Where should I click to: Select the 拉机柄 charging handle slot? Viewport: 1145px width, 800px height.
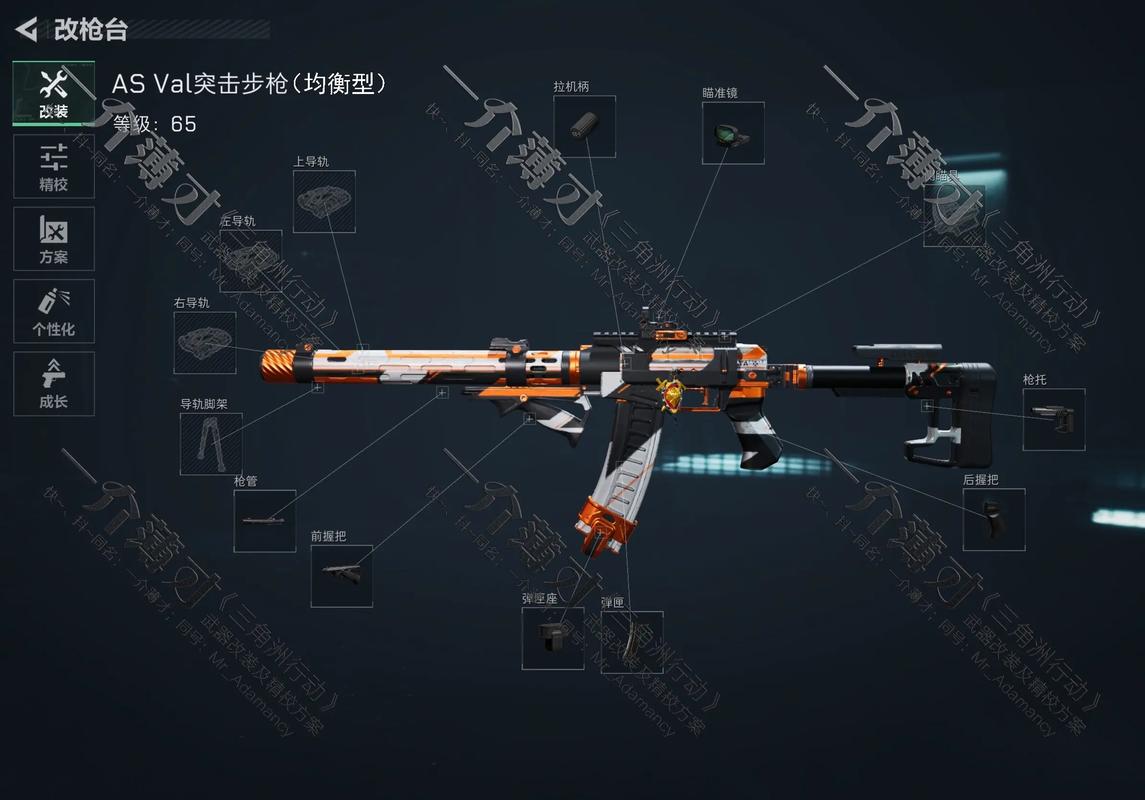click(x=584, y=126)
